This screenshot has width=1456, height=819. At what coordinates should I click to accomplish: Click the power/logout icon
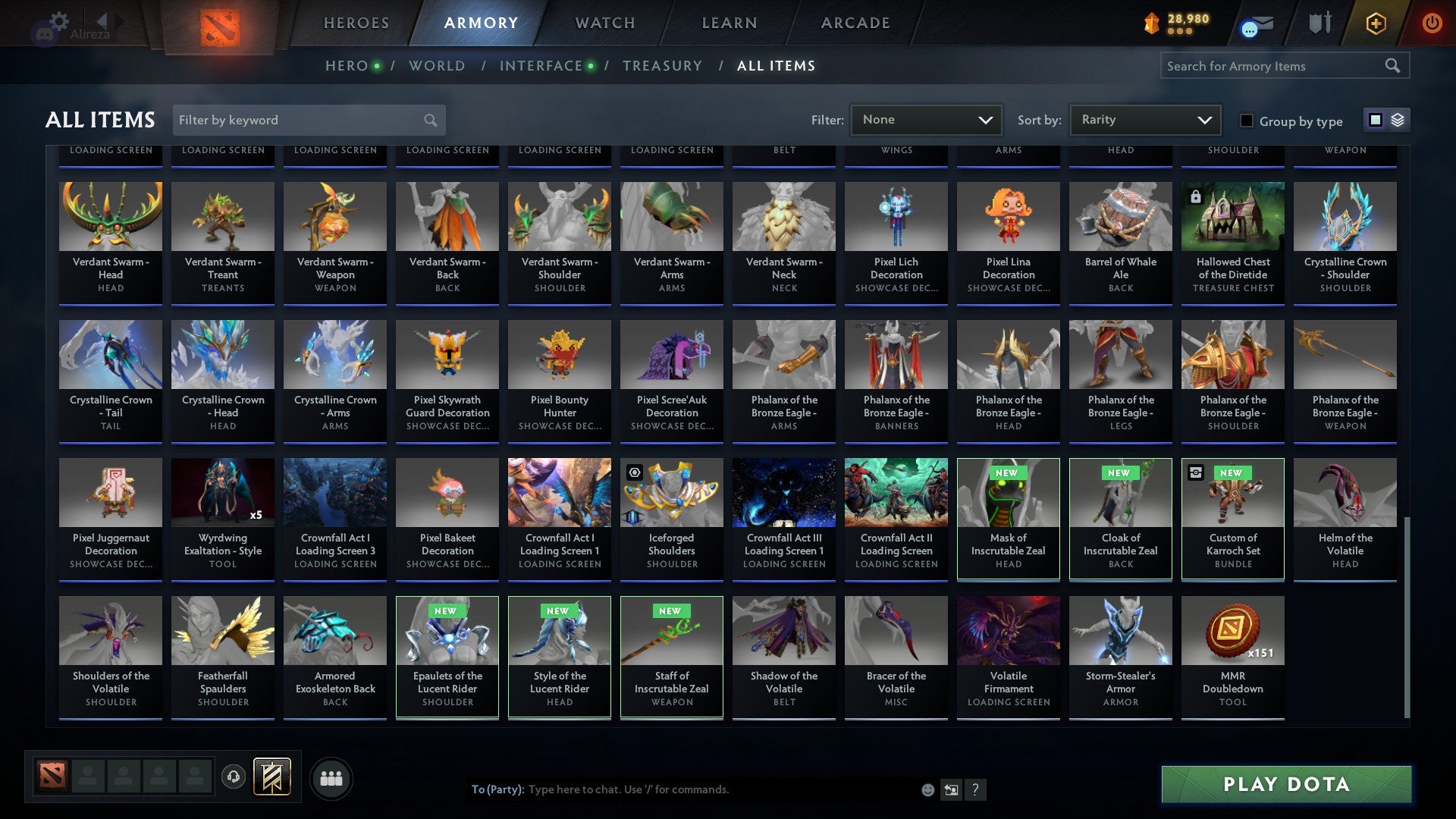tap(1432, 23)
